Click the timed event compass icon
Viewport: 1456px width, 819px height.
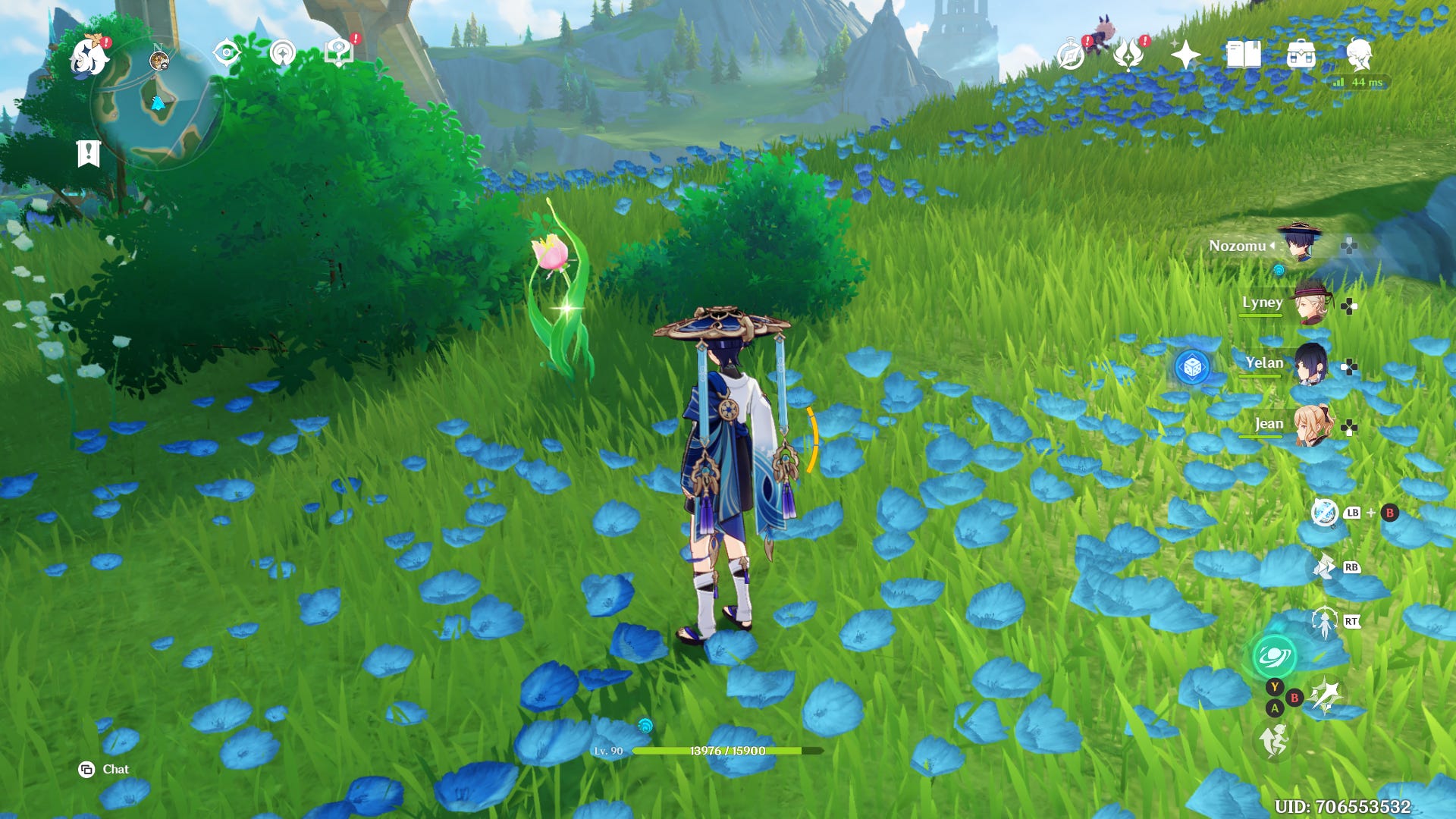[1069, 55]
